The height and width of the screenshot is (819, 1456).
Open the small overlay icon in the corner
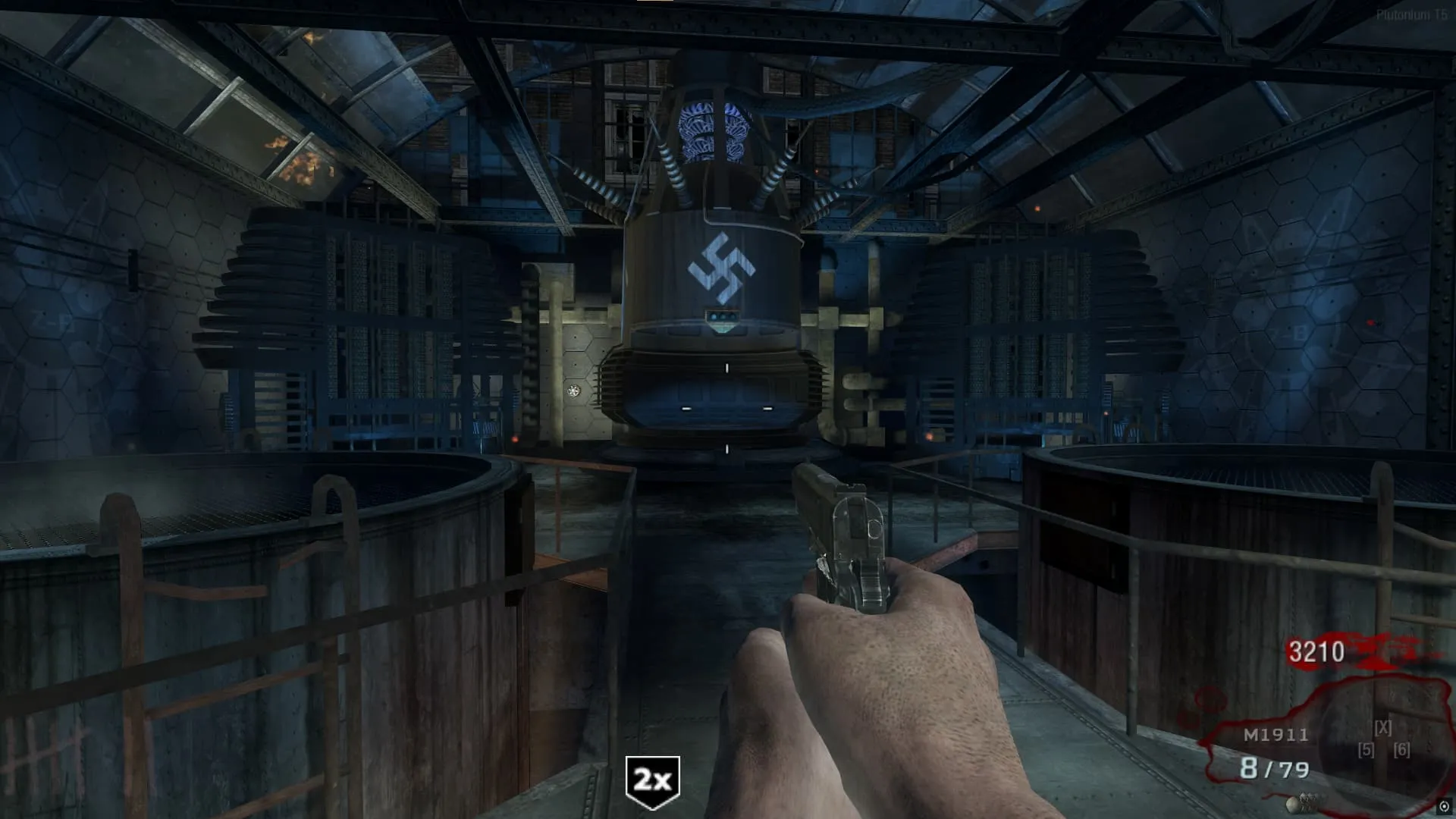[x=1444, y=807]
